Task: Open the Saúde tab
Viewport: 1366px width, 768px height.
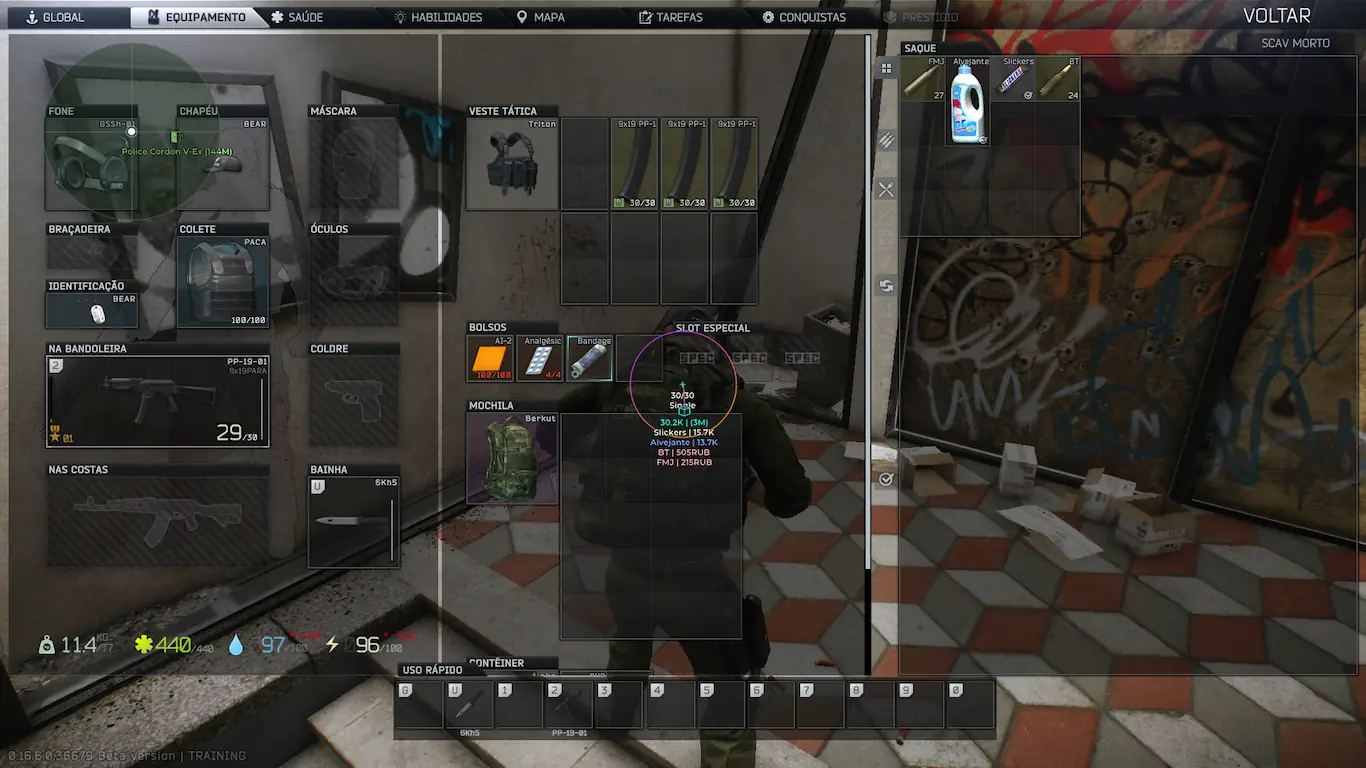Action: click(x=298, y=17)
